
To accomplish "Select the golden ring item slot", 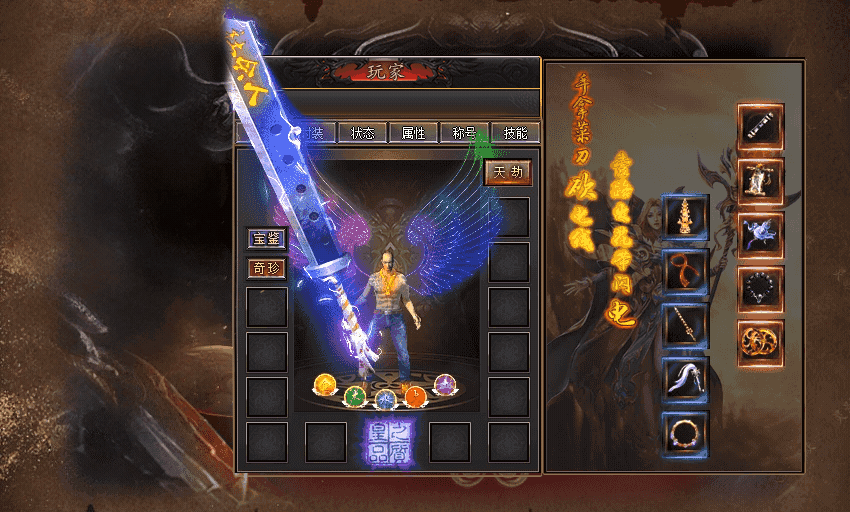I will [x=685, y=433].
